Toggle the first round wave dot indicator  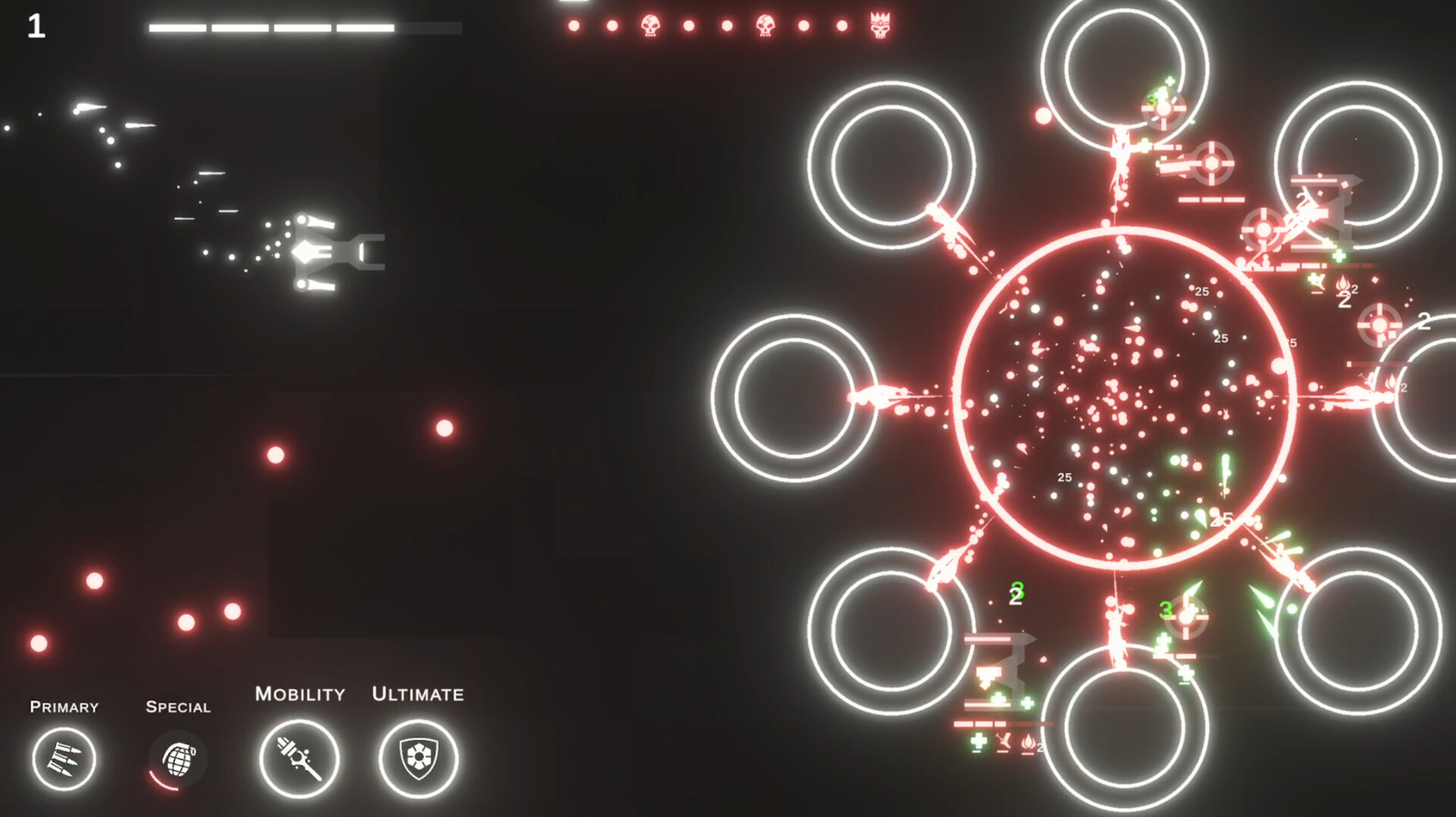pos(574,24)
